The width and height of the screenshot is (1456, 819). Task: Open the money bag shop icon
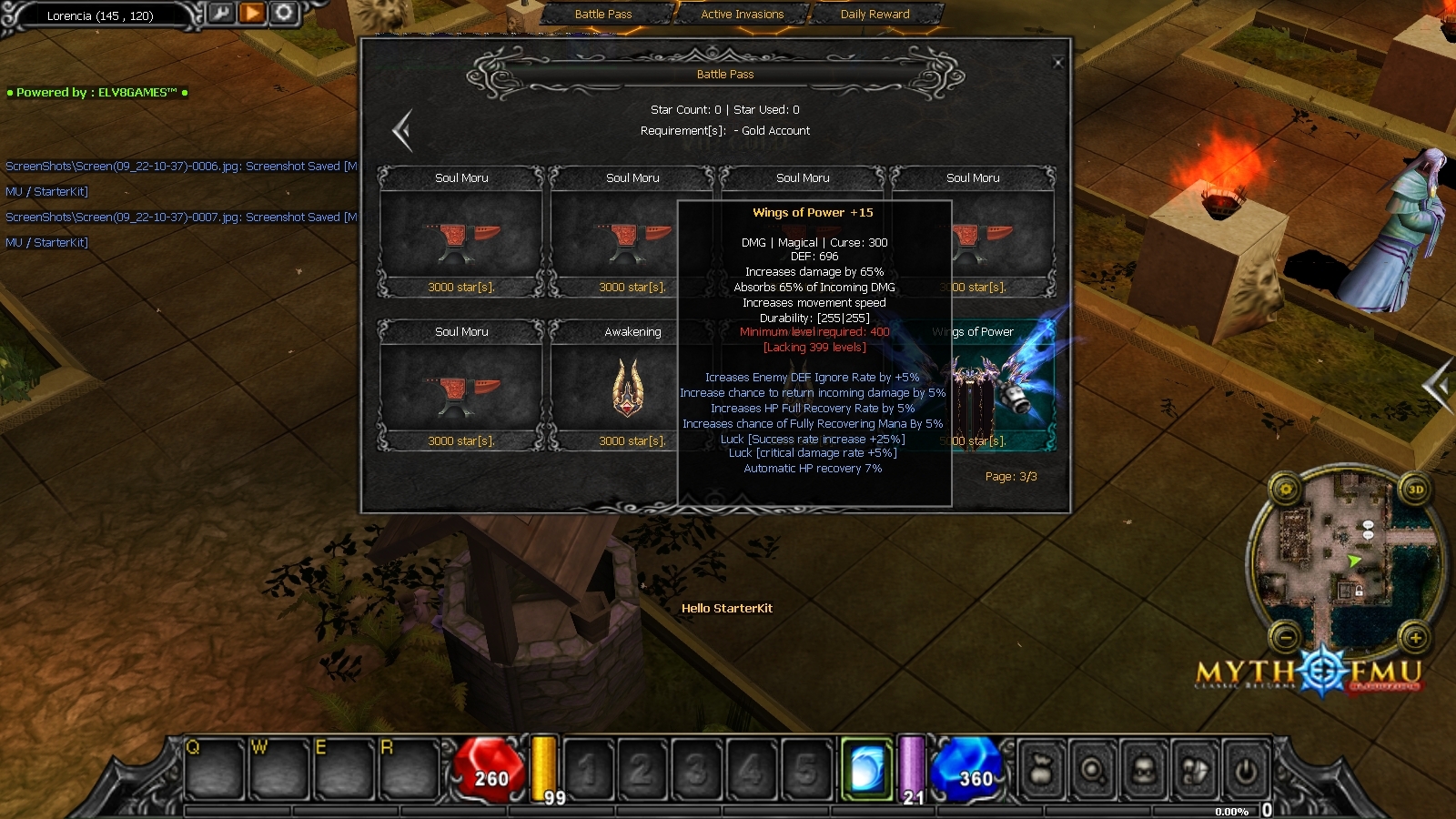[1042, 772]
